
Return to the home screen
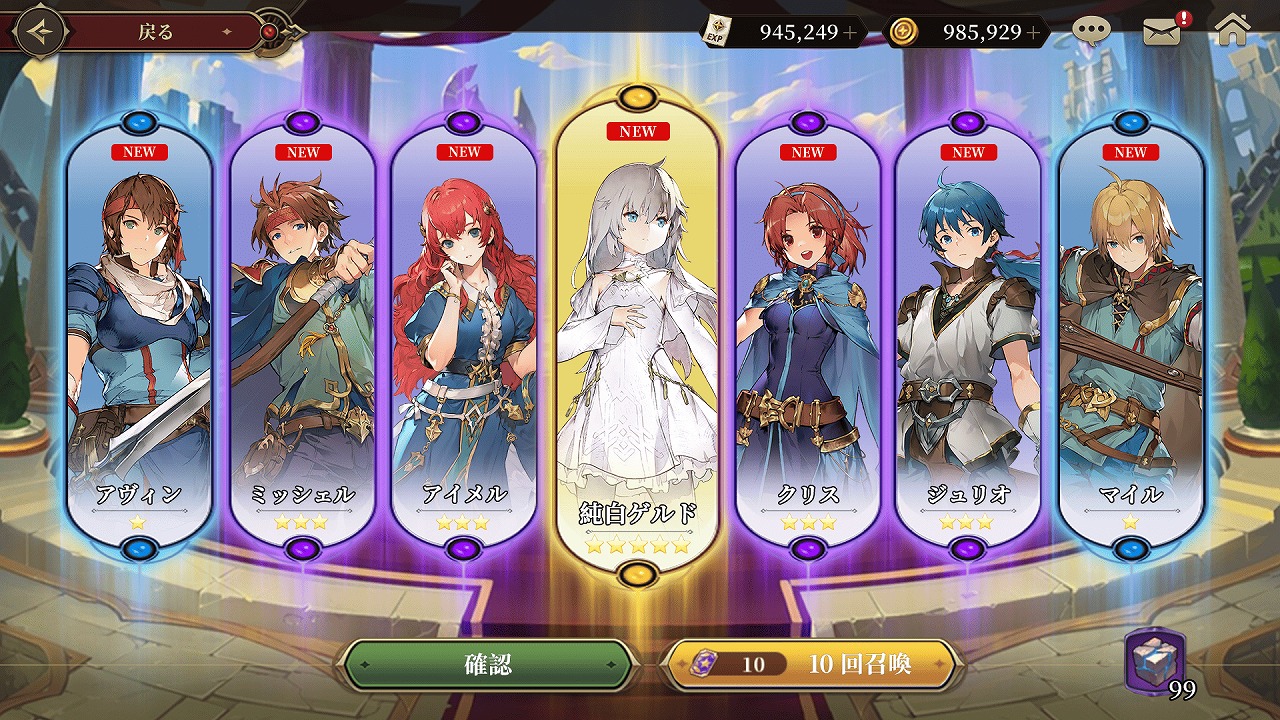click(1233, 30)
